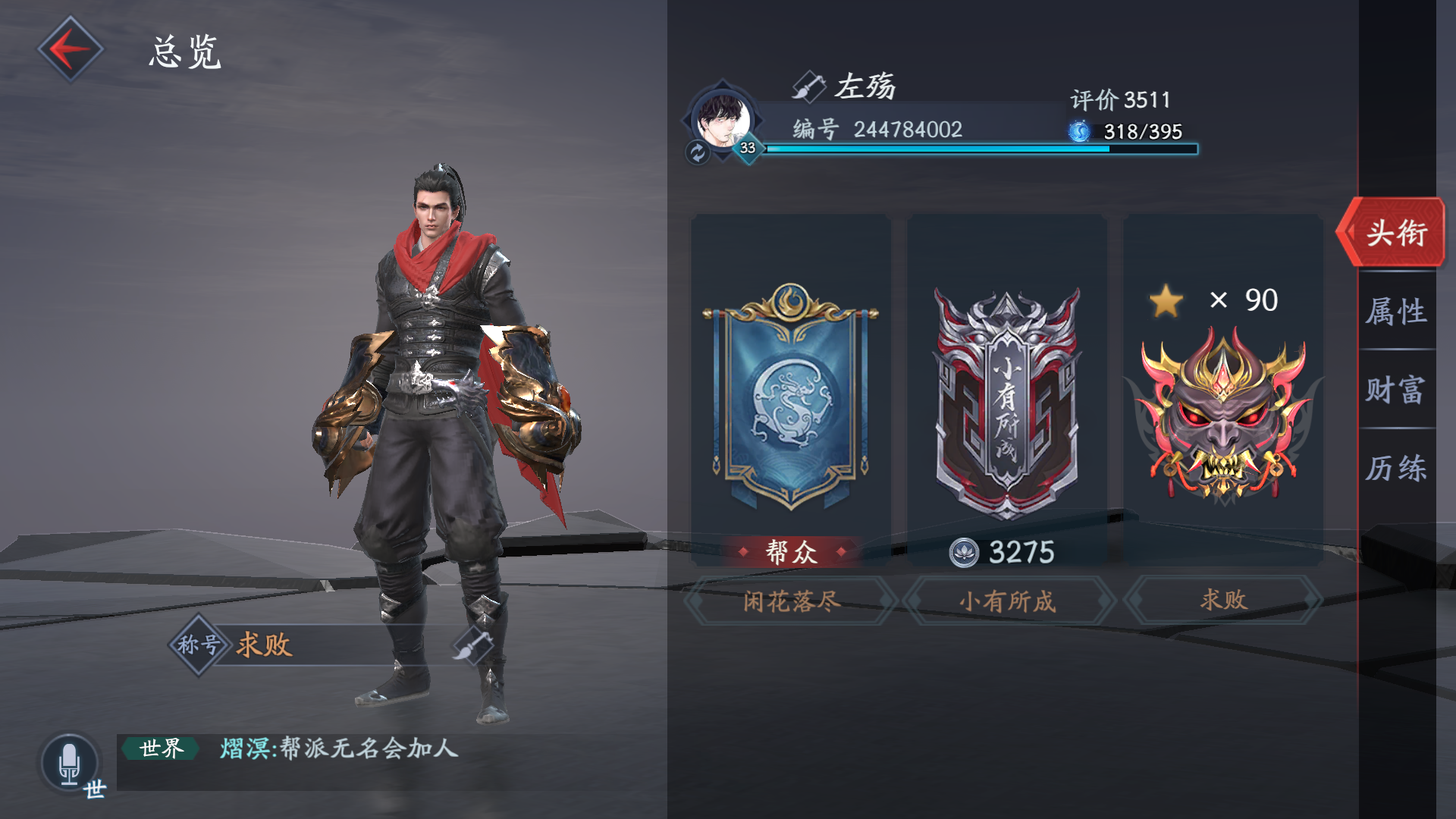Toggle the 帮众 identity badge
The image size is (1456, 819).
(790, 553)
